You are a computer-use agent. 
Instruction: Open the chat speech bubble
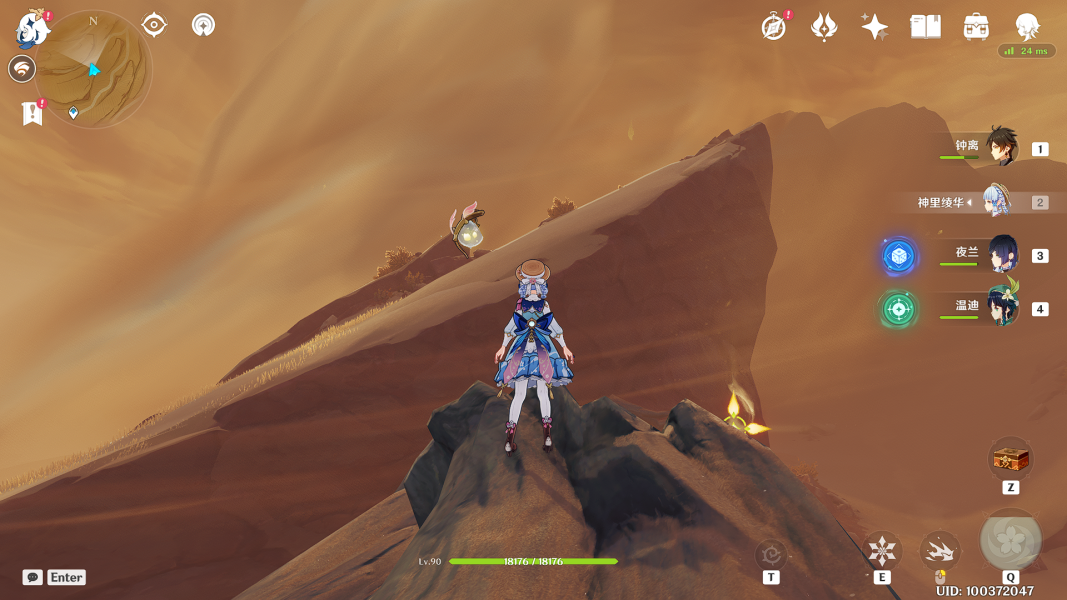pyautogui.click(x=33, y=577)
